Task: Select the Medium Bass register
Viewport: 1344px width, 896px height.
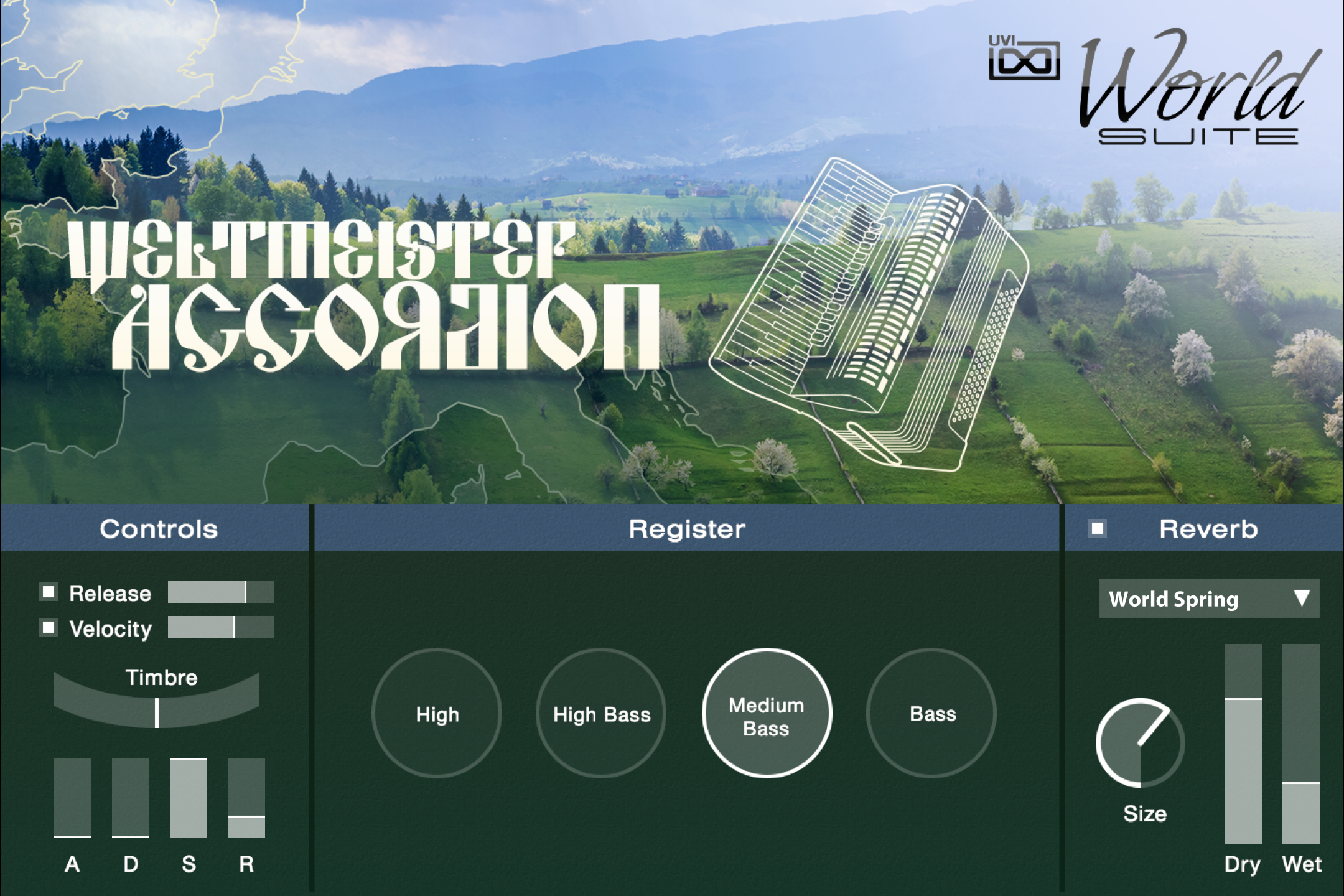Action: [766, 714]
